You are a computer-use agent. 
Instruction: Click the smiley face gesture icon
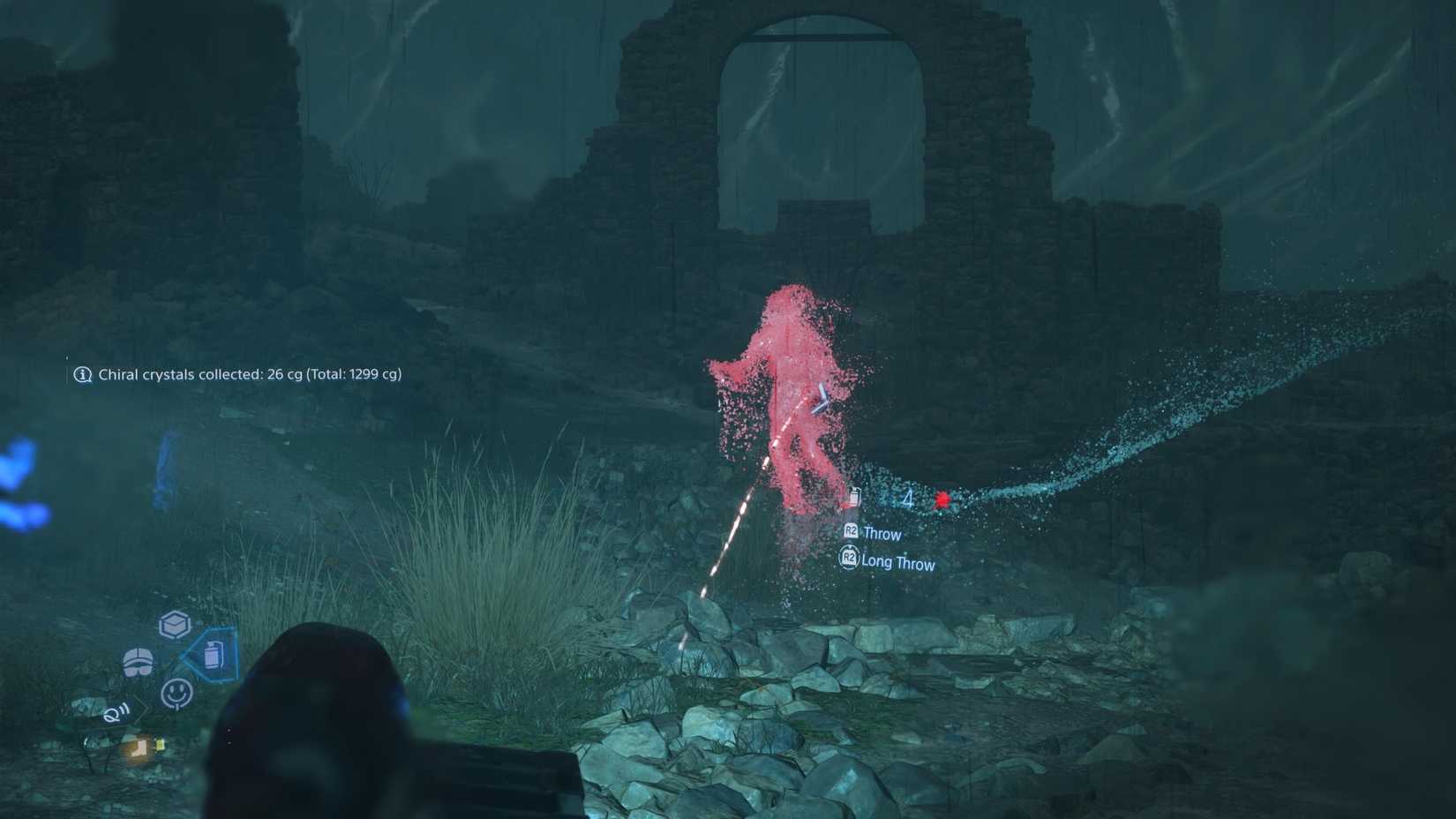176,692
